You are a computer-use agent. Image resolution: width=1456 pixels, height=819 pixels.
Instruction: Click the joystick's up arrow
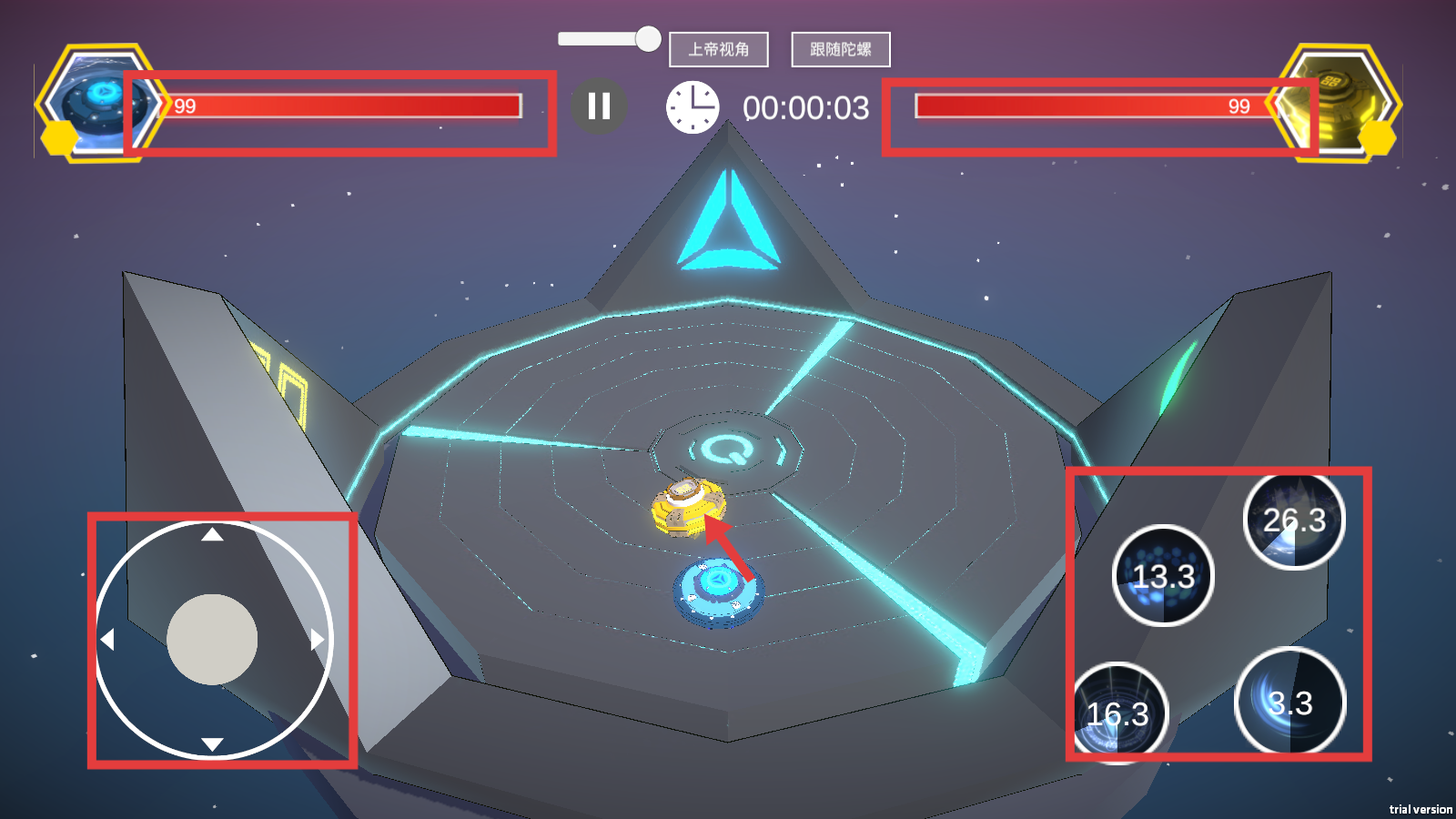[213, 535]
